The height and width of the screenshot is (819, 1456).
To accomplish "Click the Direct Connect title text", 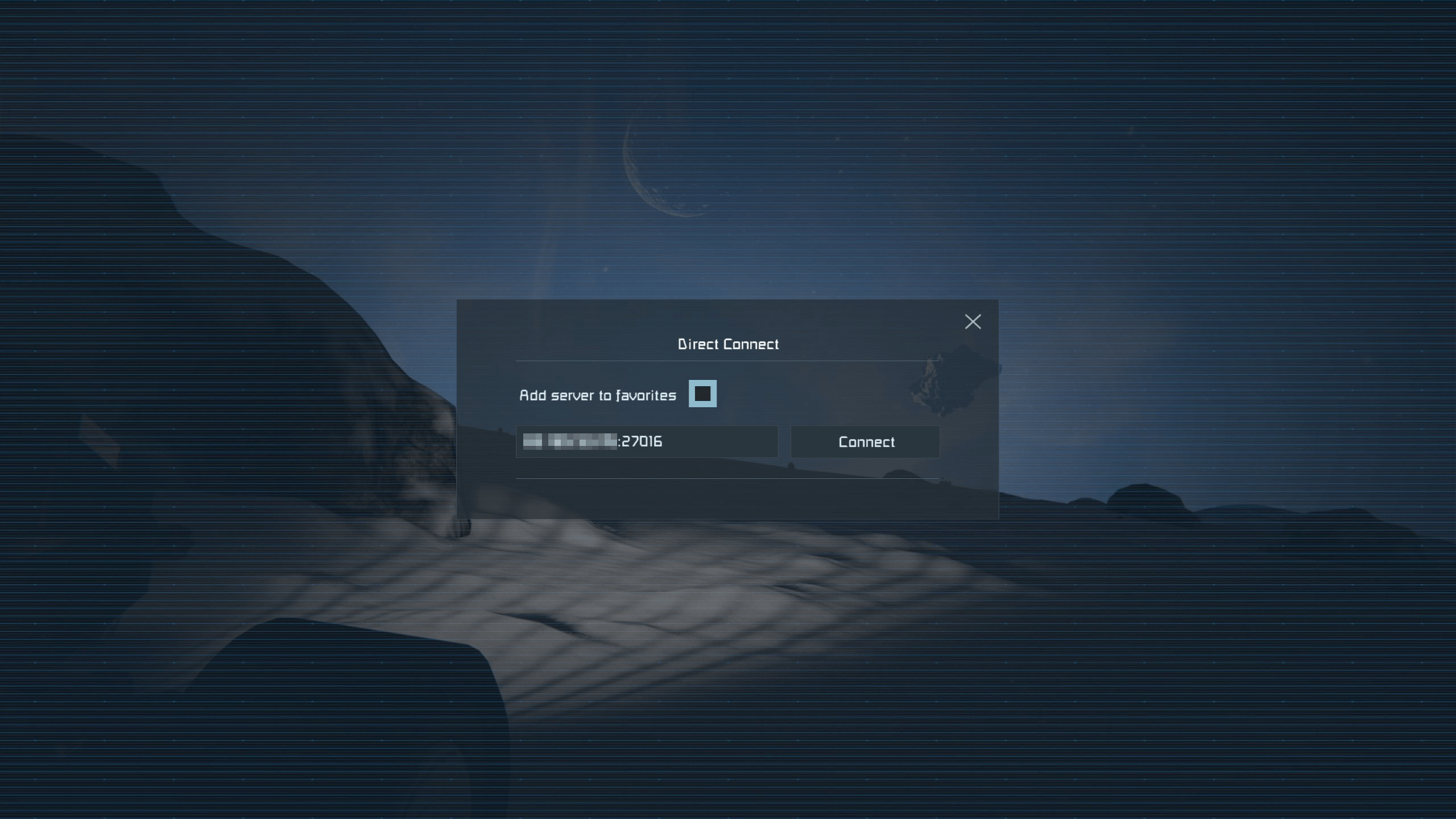I will pyautogui.click(x=728, y=344).
